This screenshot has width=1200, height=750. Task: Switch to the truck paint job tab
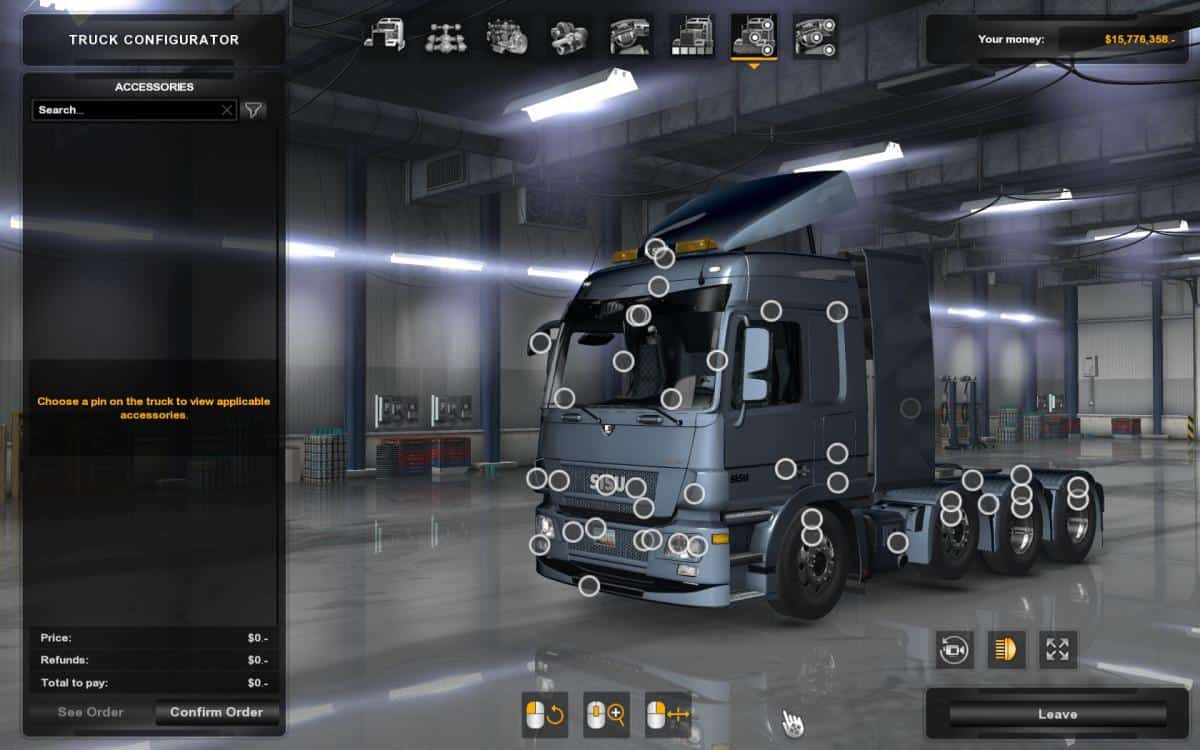[692, 37]
